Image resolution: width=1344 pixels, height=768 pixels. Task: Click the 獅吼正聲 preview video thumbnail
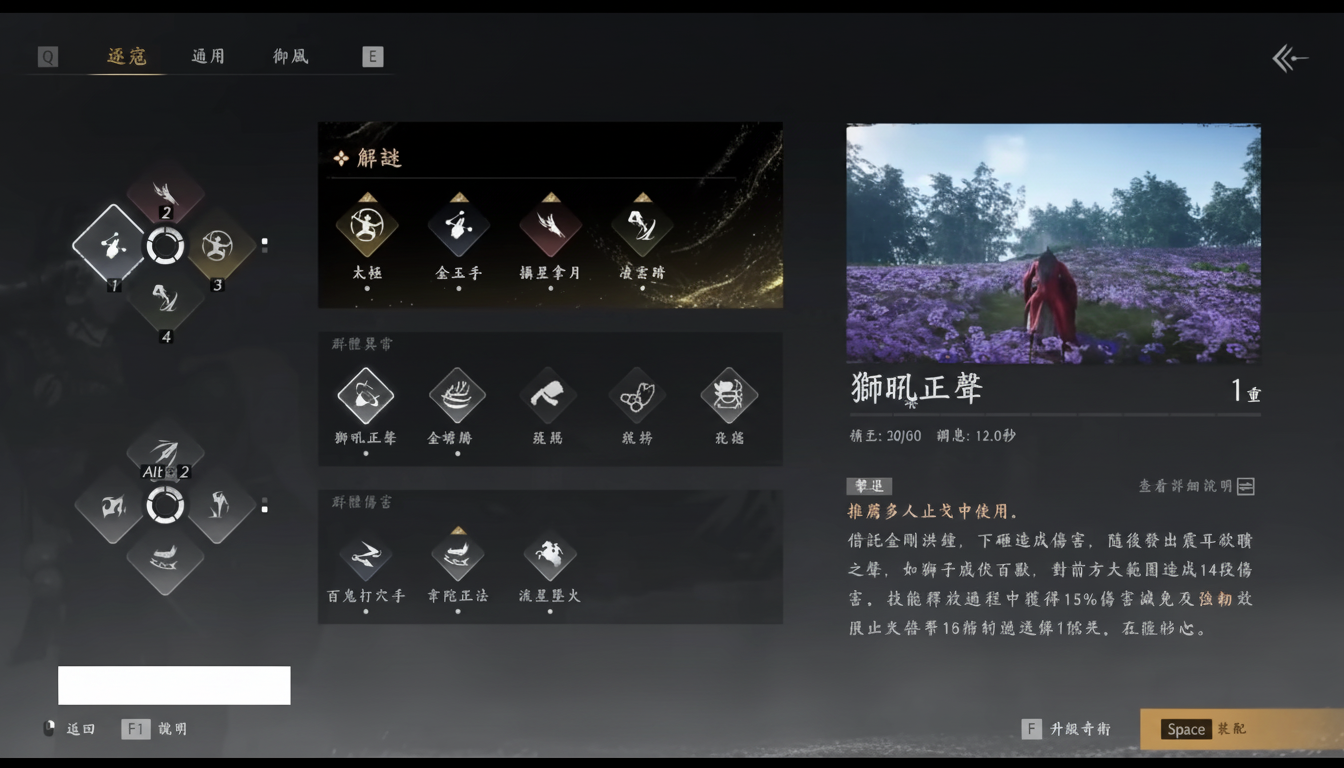point(1053,243)
